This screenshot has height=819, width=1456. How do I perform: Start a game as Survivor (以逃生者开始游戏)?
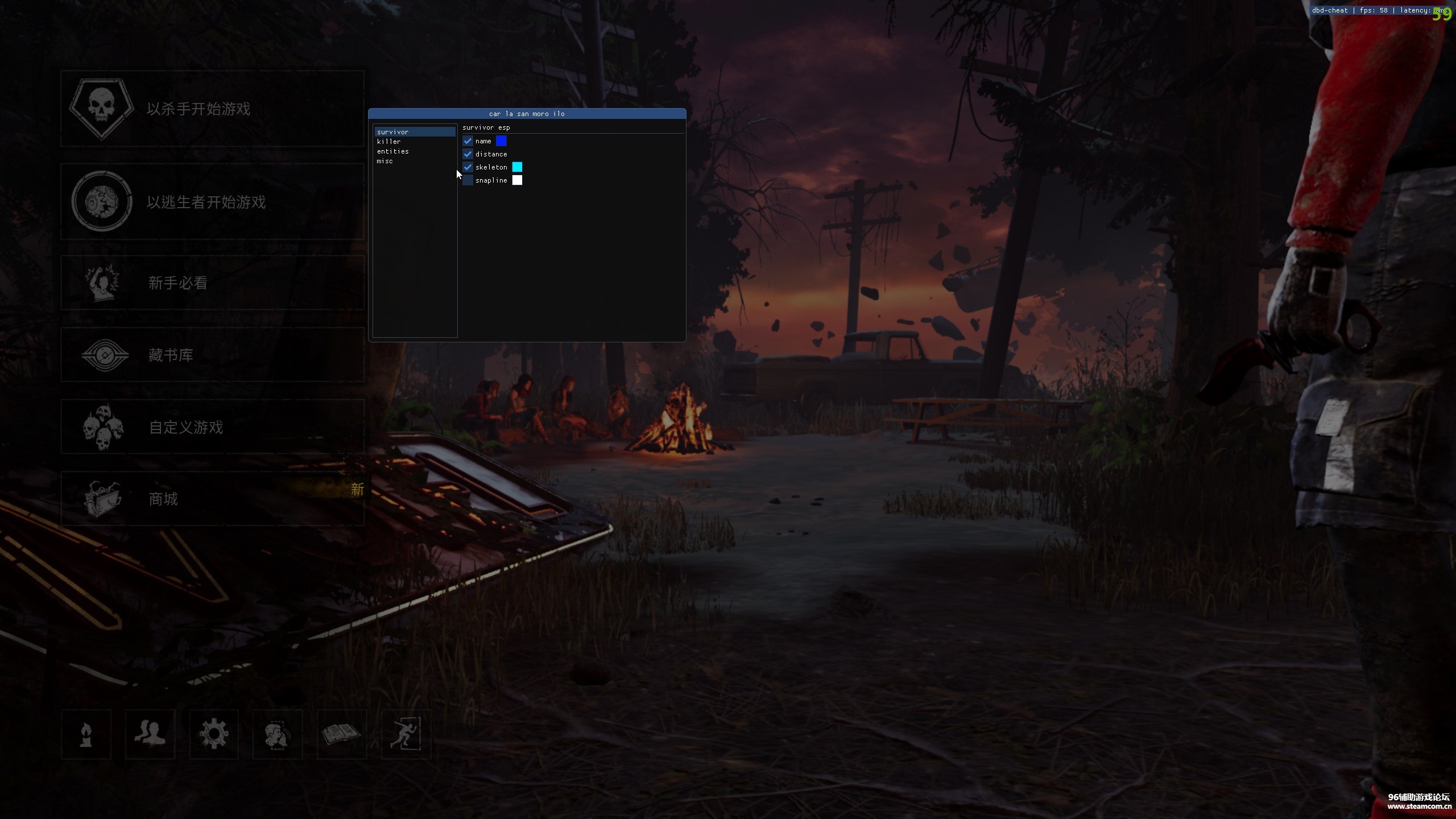212,202
